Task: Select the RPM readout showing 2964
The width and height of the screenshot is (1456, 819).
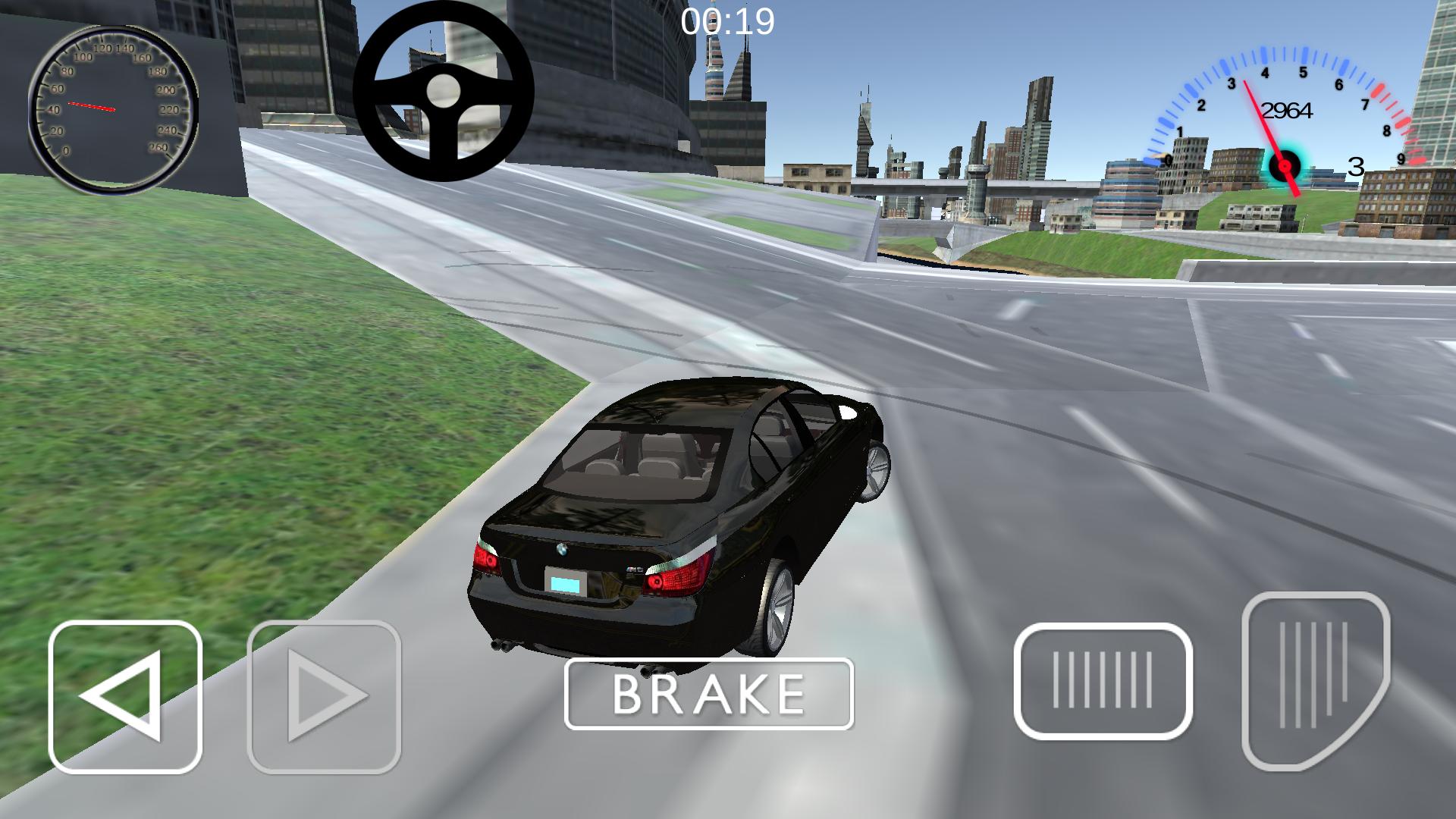Action: pos(1285,111)
